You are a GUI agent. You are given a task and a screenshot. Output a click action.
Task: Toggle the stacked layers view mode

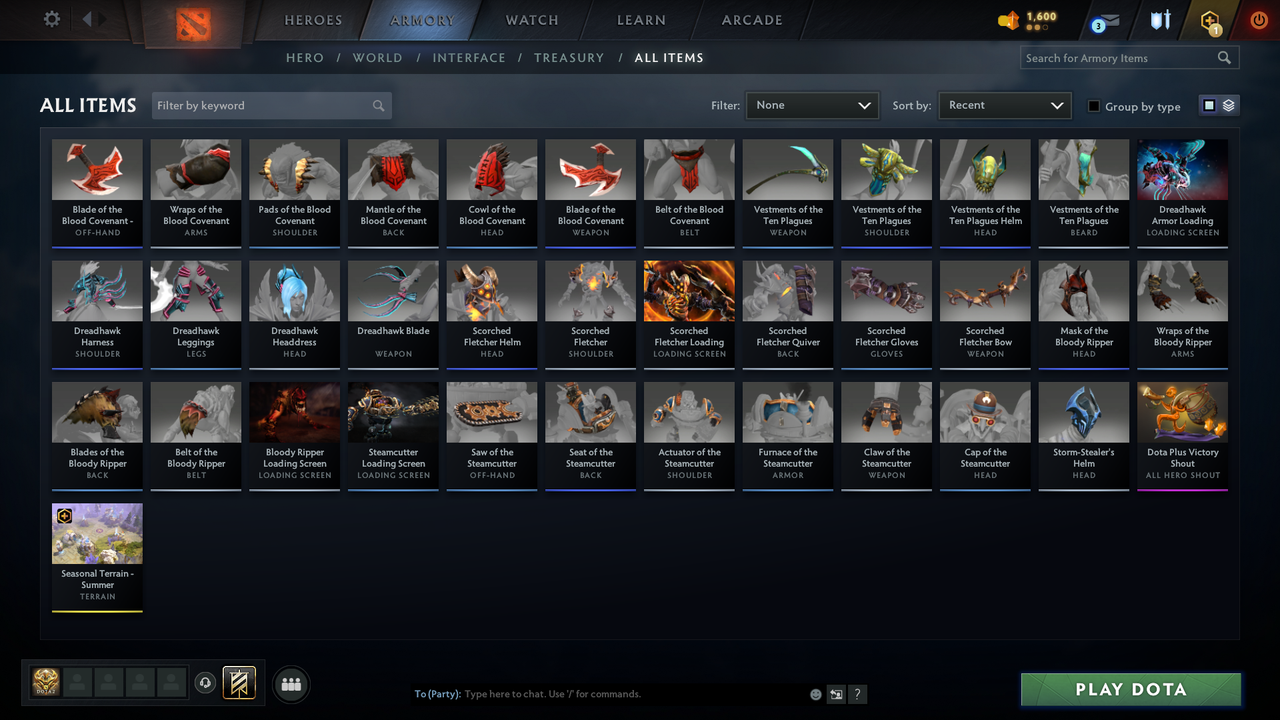(1227, 104)
